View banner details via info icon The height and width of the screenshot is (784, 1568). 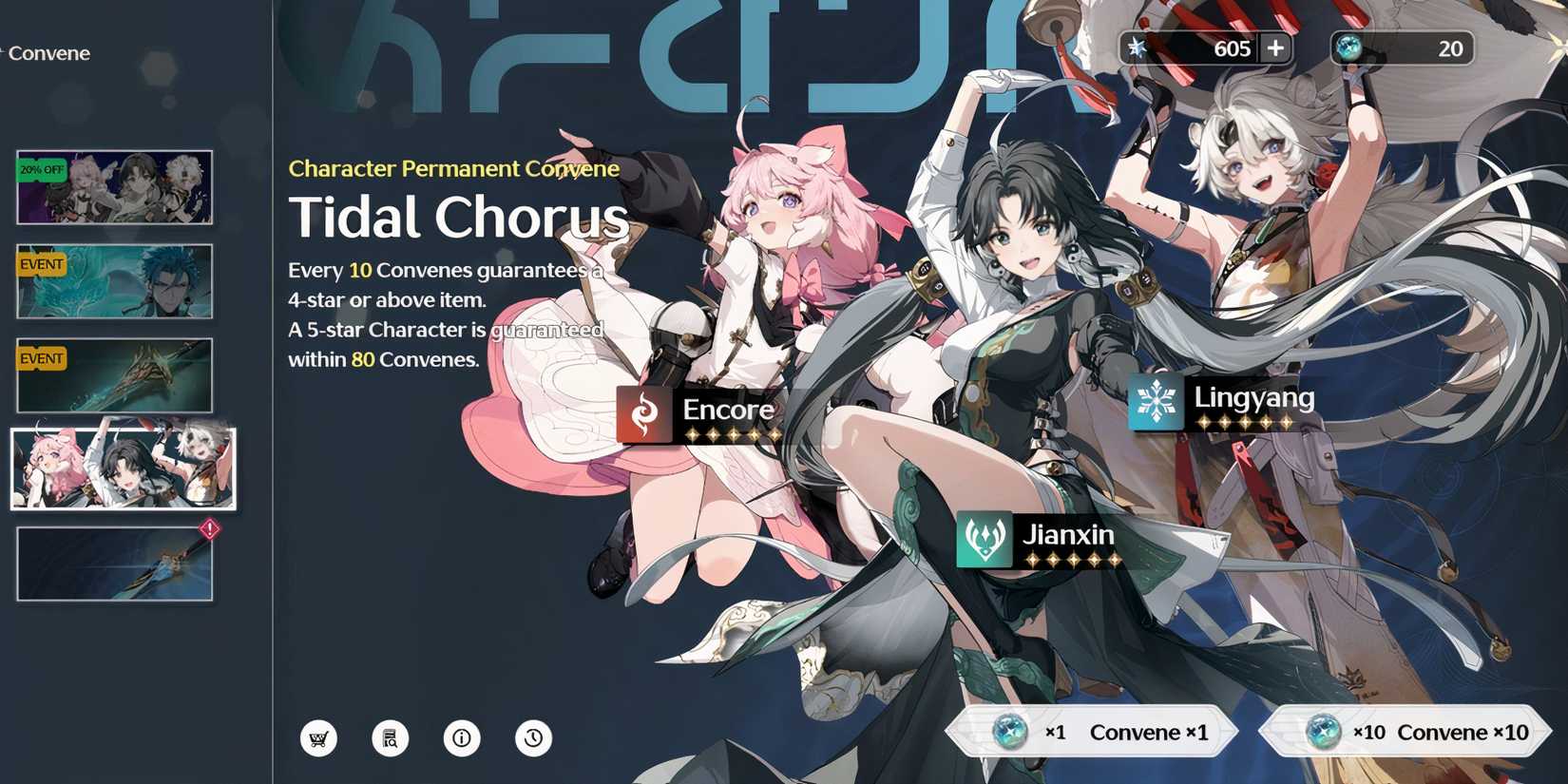coord(463,737)
